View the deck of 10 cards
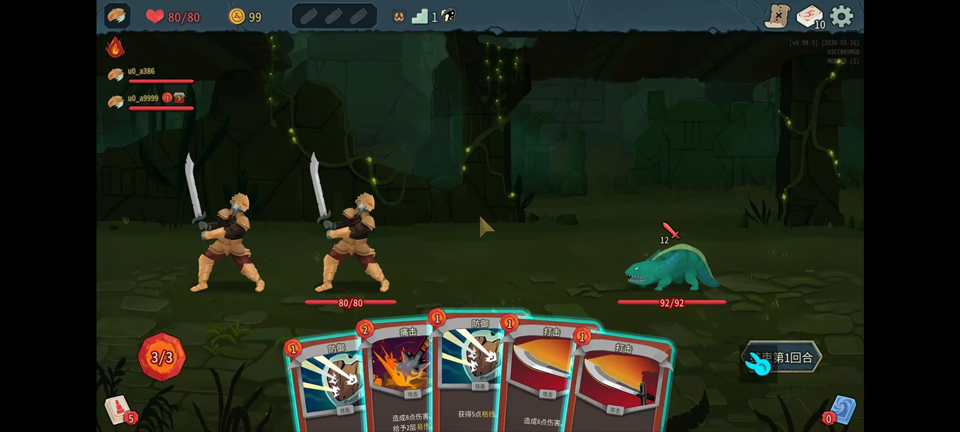Viewport: 960px width, 432px height. click(809, 17)
